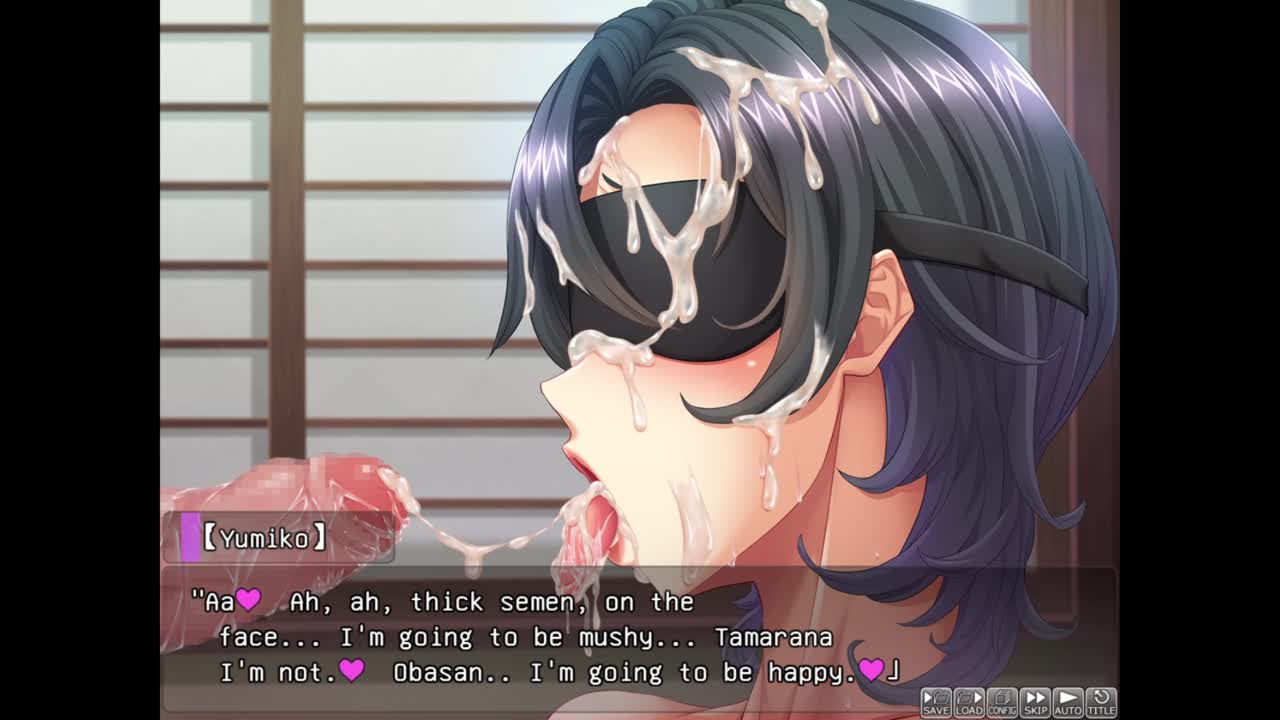Image resolution: width=1280 pixels, height=720 pixels.
Task: Toggle Auto text advance
Action: click(1068, 702)
